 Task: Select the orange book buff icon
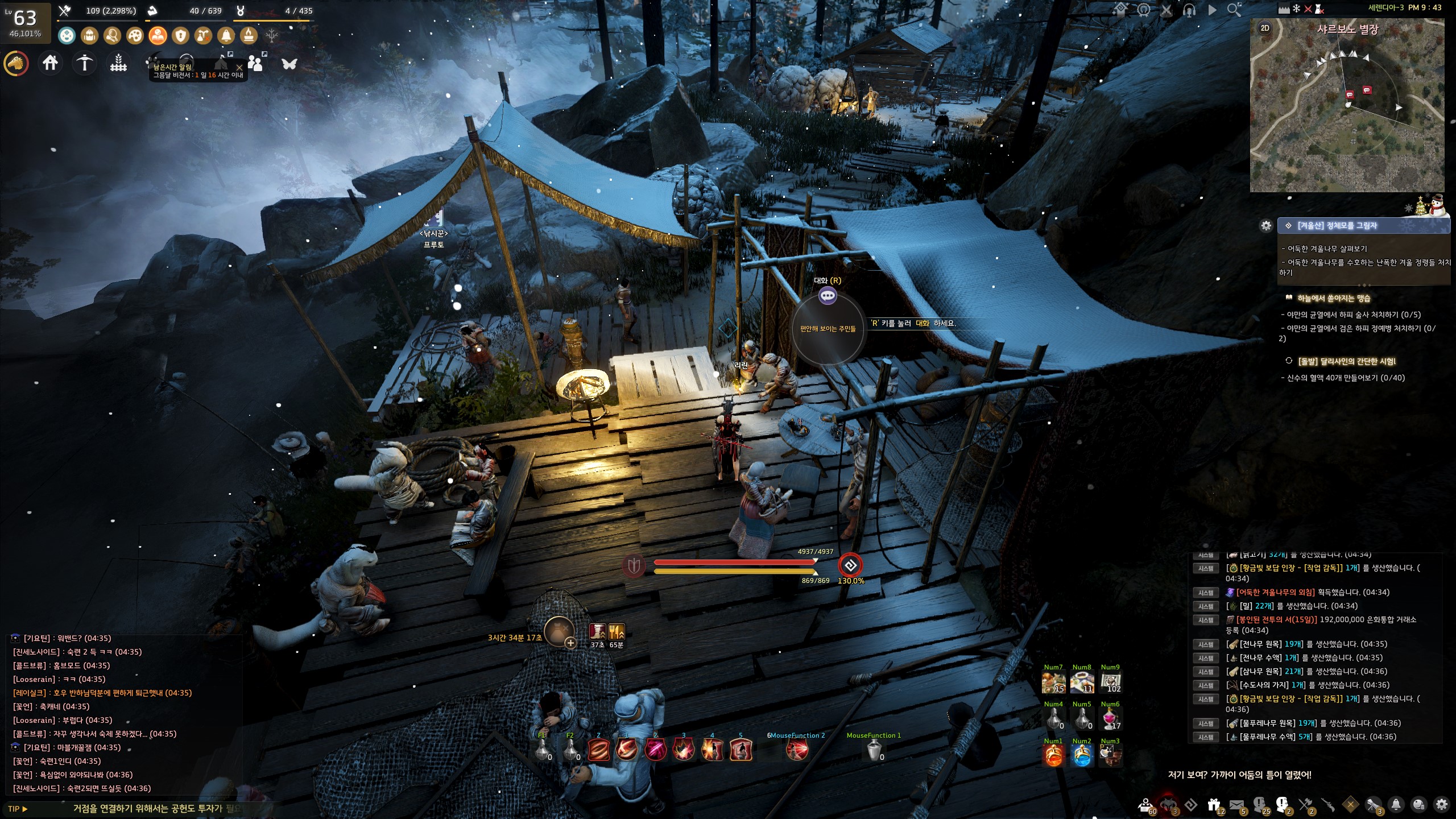[x=158, y=36]
